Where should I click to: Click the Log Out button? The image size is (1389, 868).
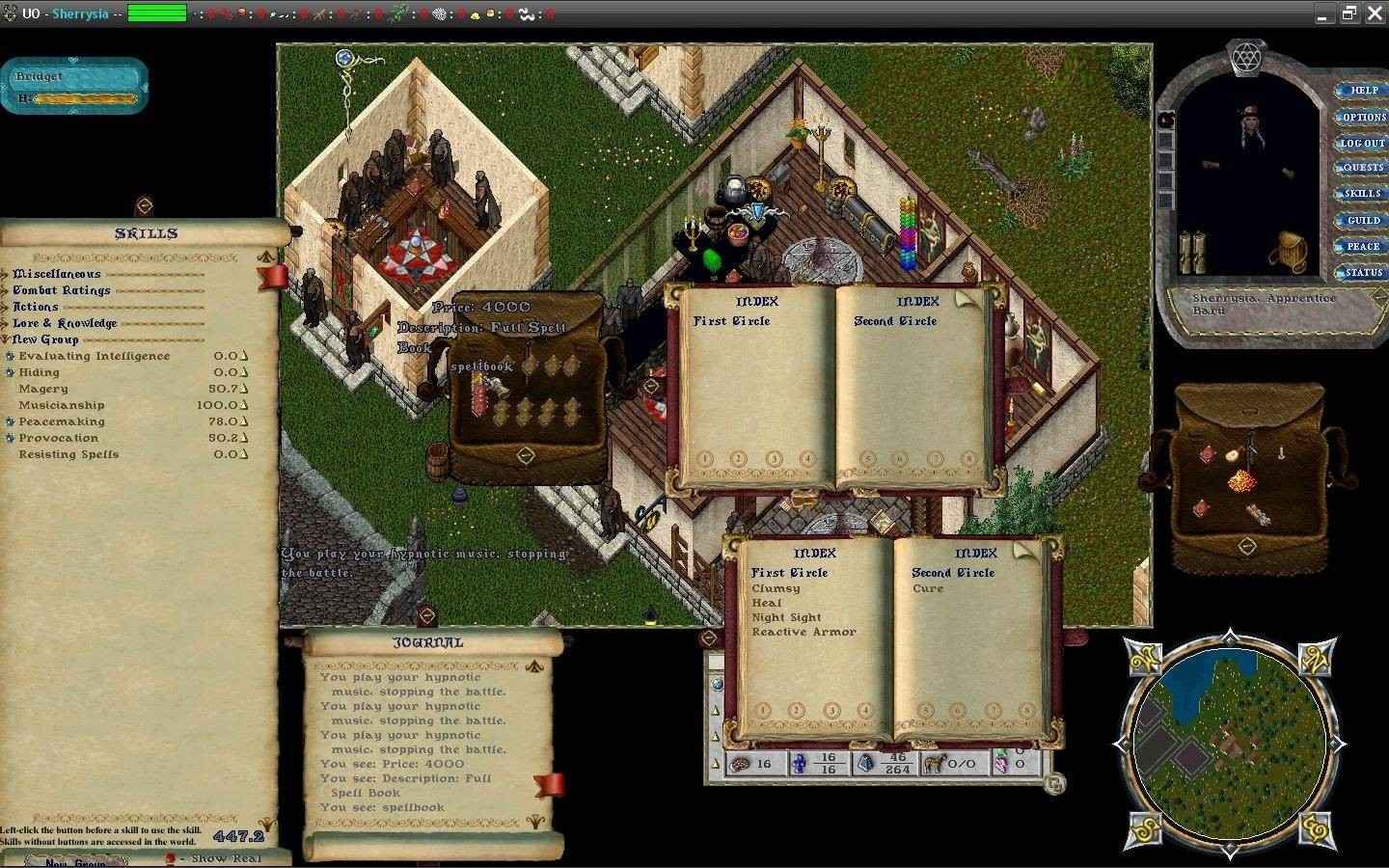point(1362,143)
